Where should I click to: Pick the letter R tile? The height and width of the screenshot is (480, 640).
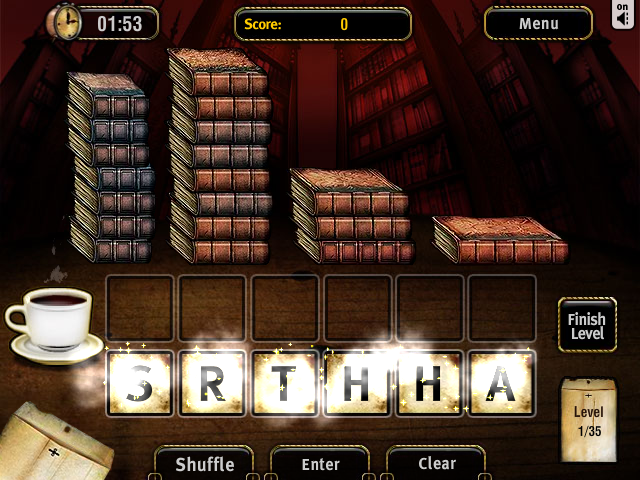click(x=212, y=383)
